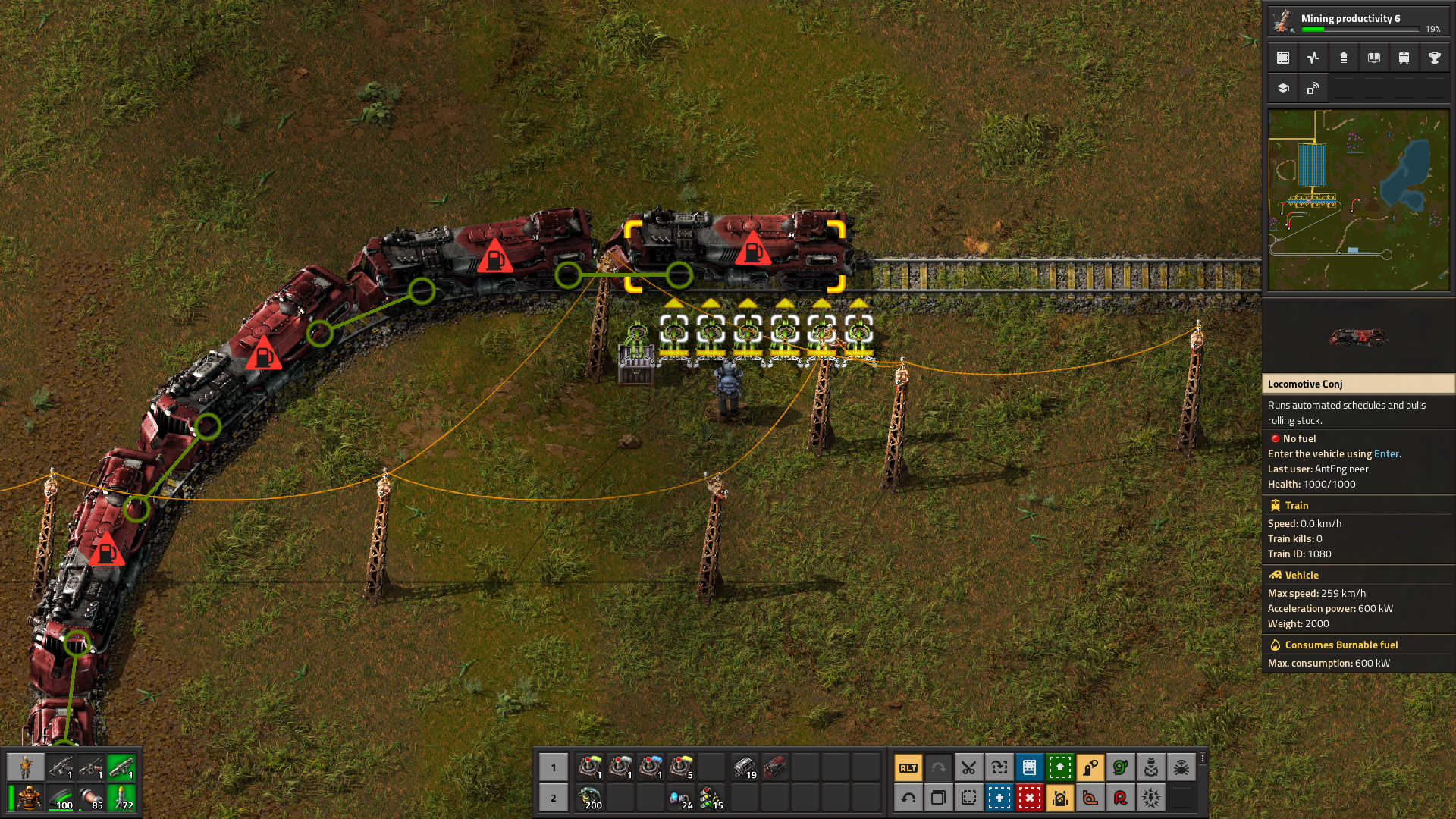The image size is (1456, 819).
Task: Open tips and tricks with the graduation cap
Action: tap(1282, 88)
